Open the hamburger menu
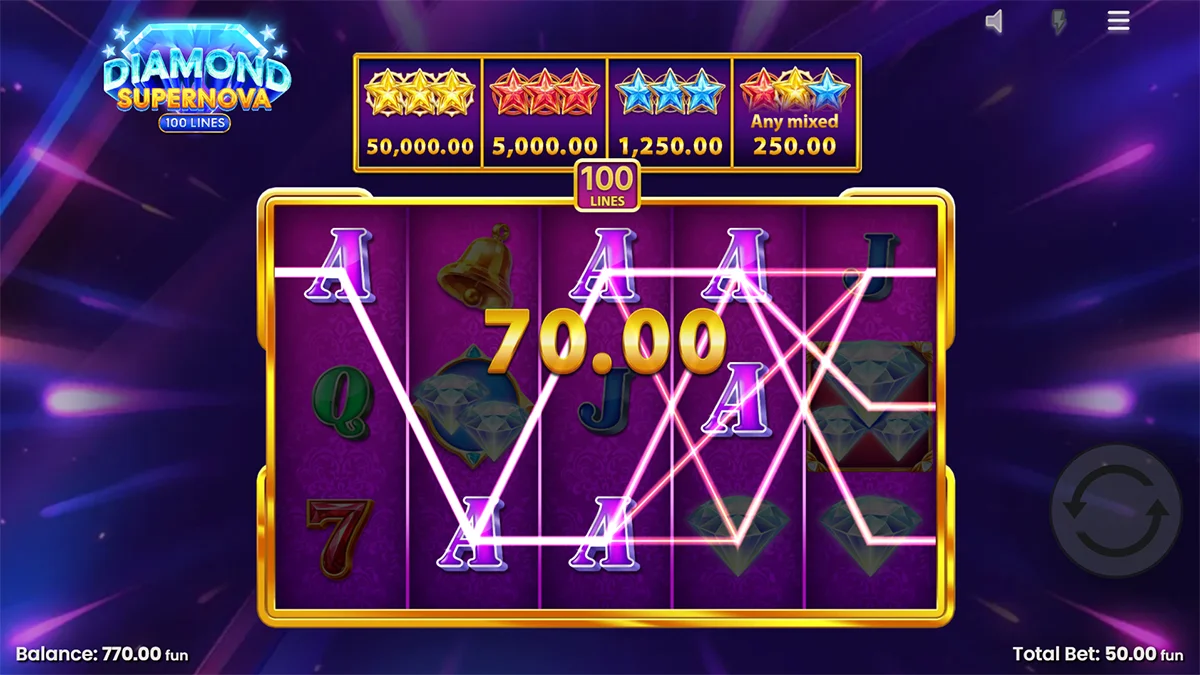The height and width of the screenshot is (675, 1200). 1118,21
